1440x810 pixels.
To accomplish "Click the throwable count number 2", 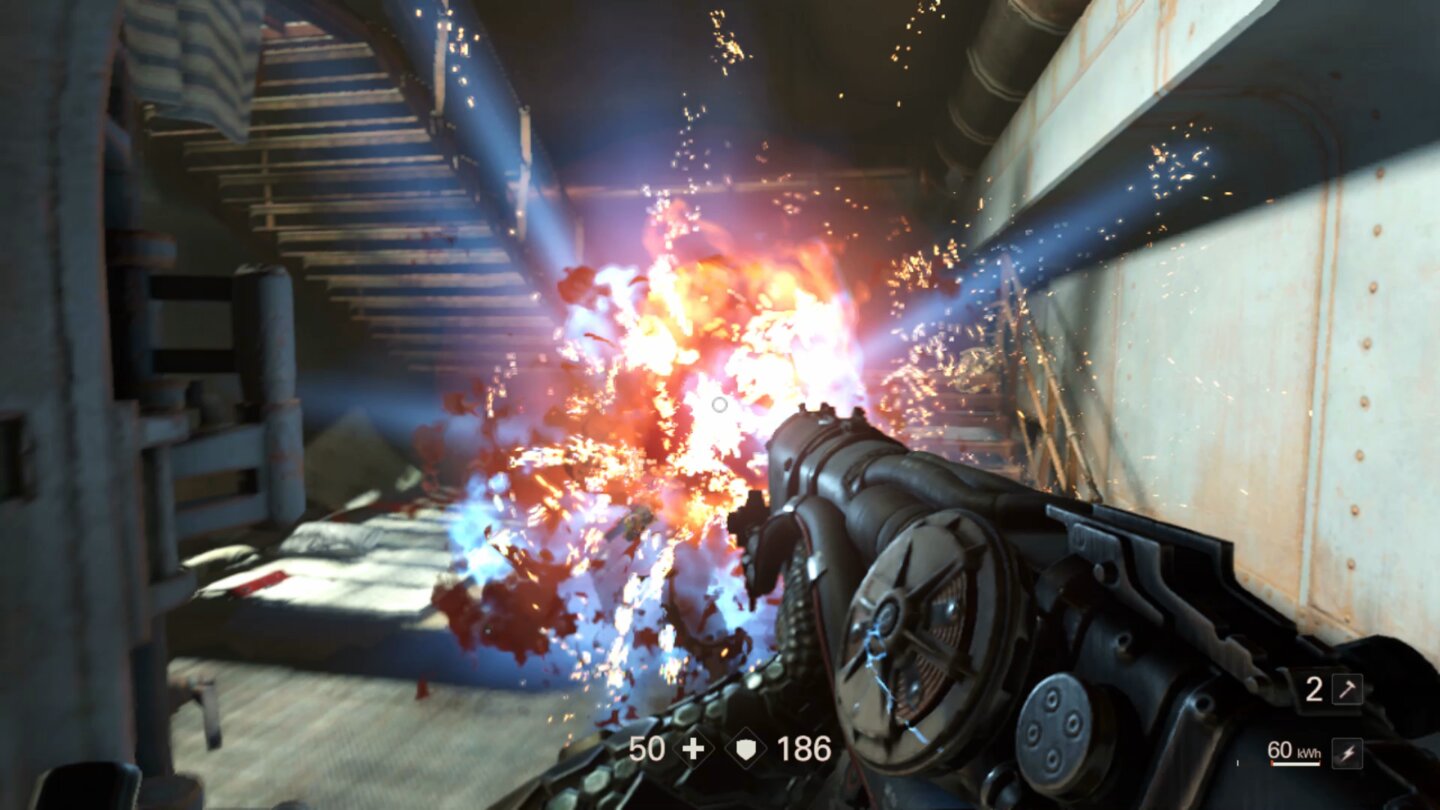I will 1314,689.
